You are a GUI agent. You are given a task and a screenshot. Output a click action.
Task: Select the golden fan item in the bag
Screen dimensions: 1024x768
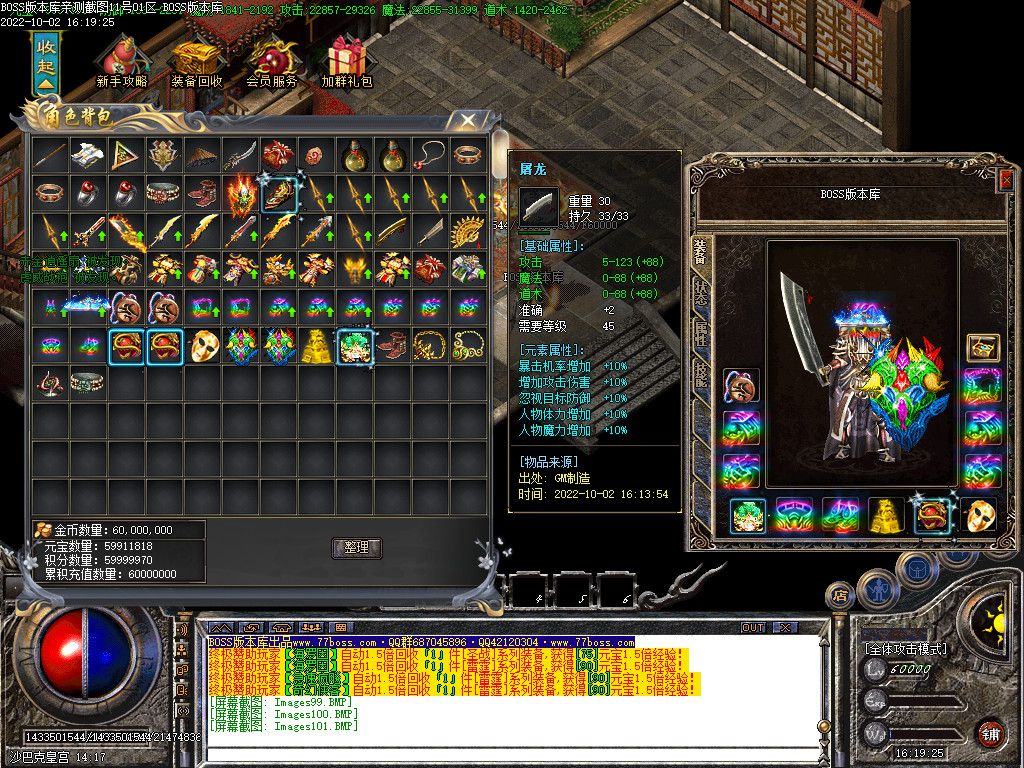(x=467, y=232)
